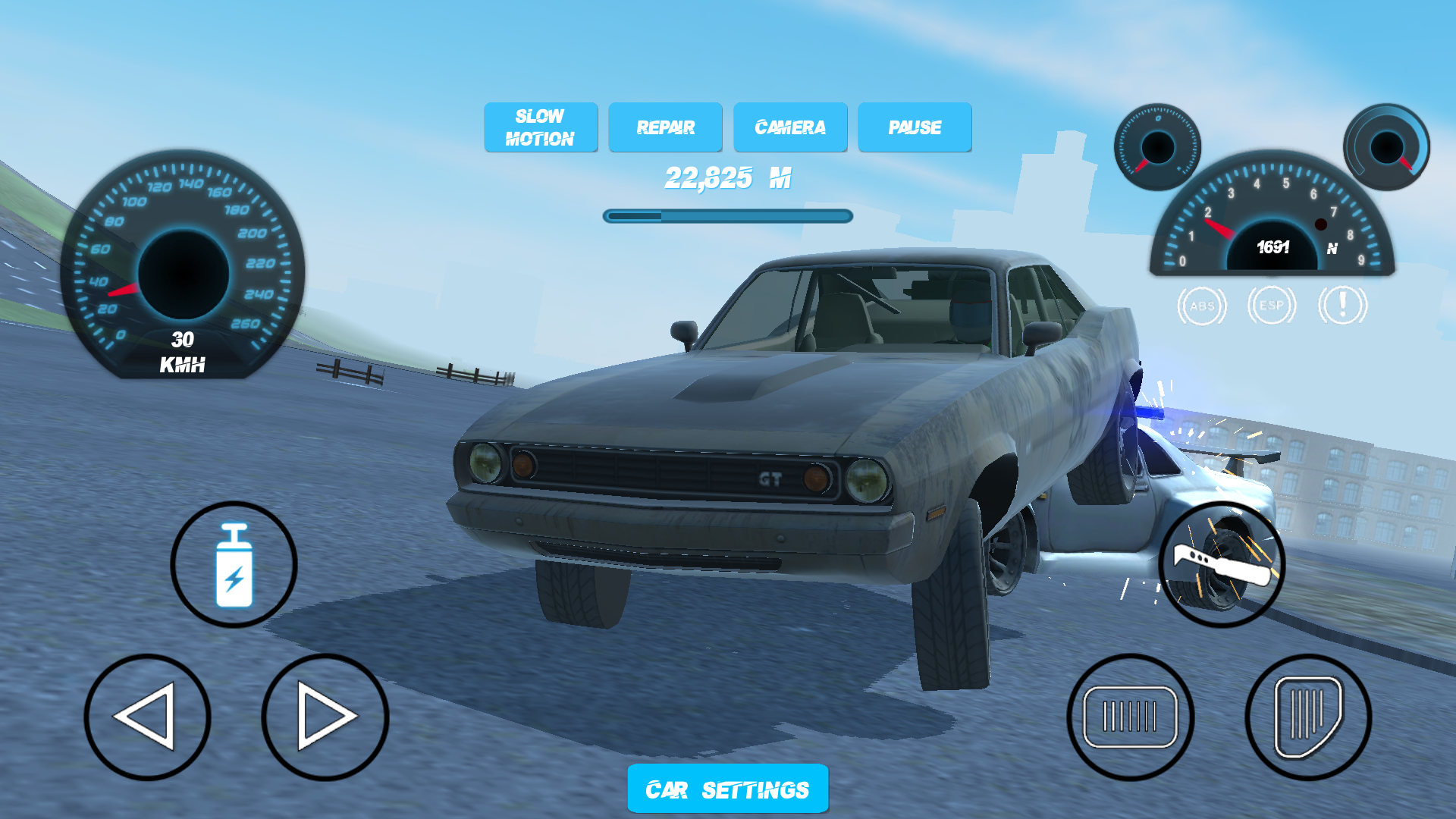Open the Car Settings panel
This screenshot has width=1456, height=819.
pos(727,789)
